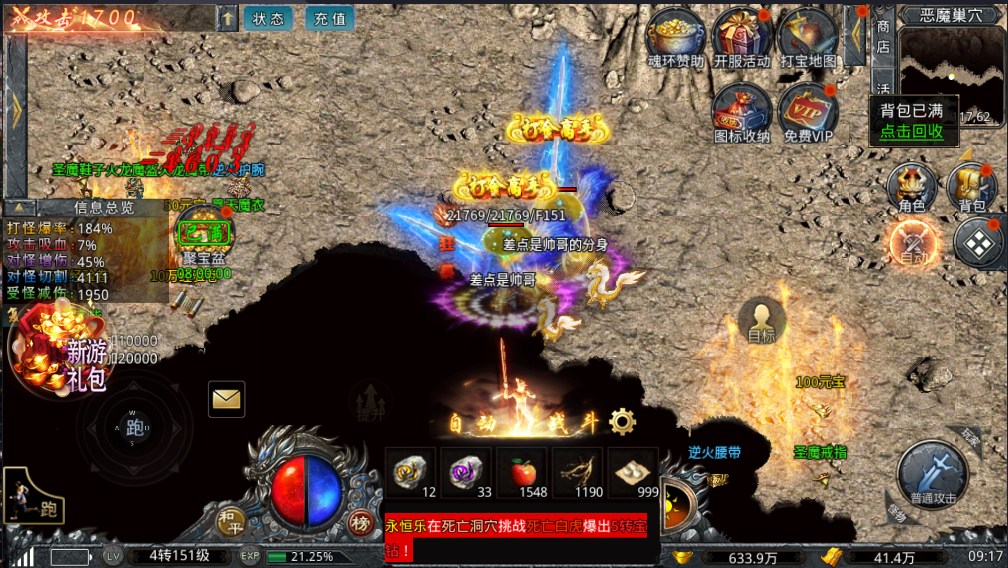The height and width of the screenshot is (568, 1008).
Task: Claim the 免费VIP icon
Action: tap(808, 111)
